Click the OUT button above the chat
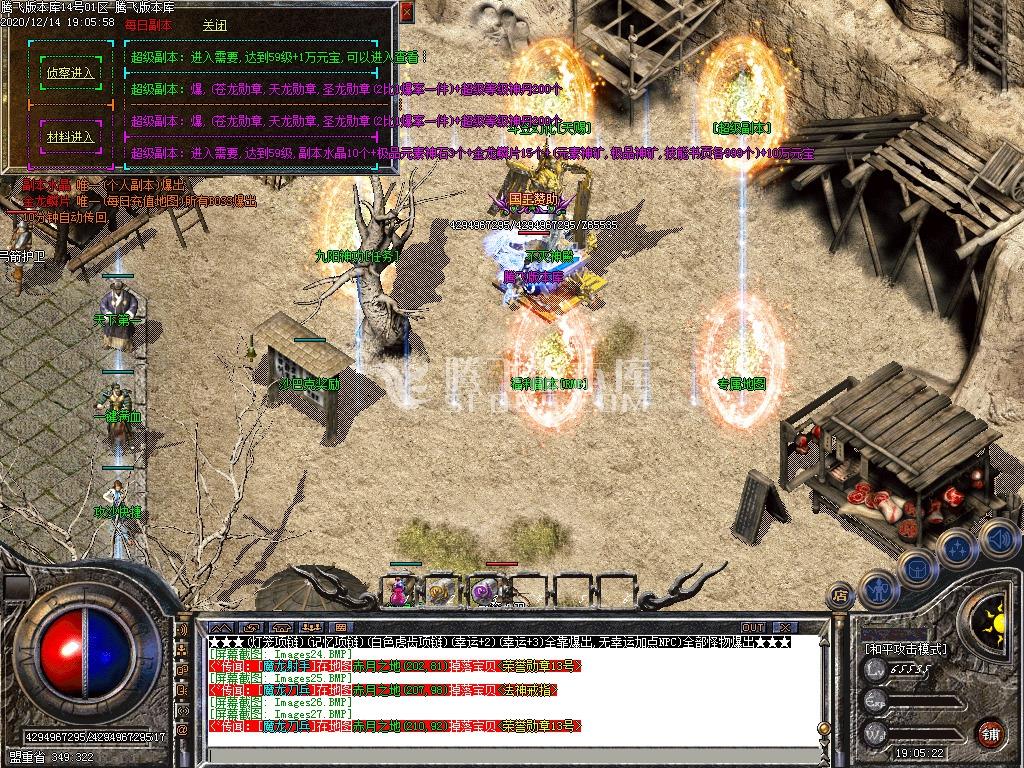This screenshot has height=768, width=1024. (x=753, y=627)
